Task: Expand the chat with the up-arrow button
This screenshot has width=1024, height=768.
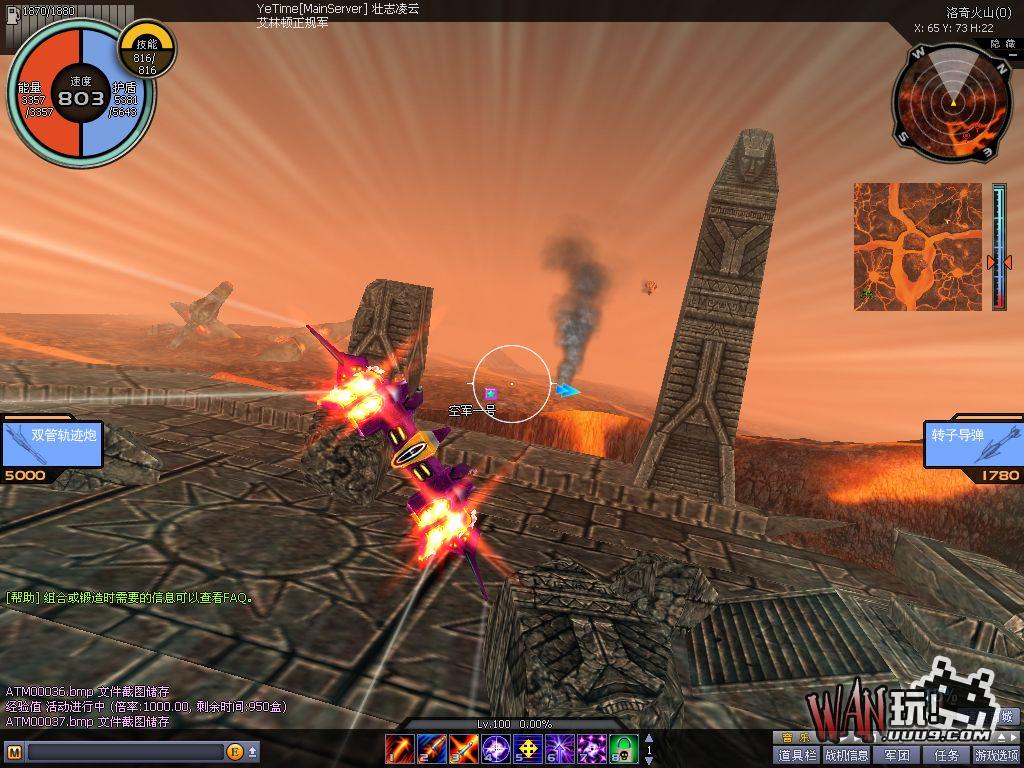Action: 253,752
